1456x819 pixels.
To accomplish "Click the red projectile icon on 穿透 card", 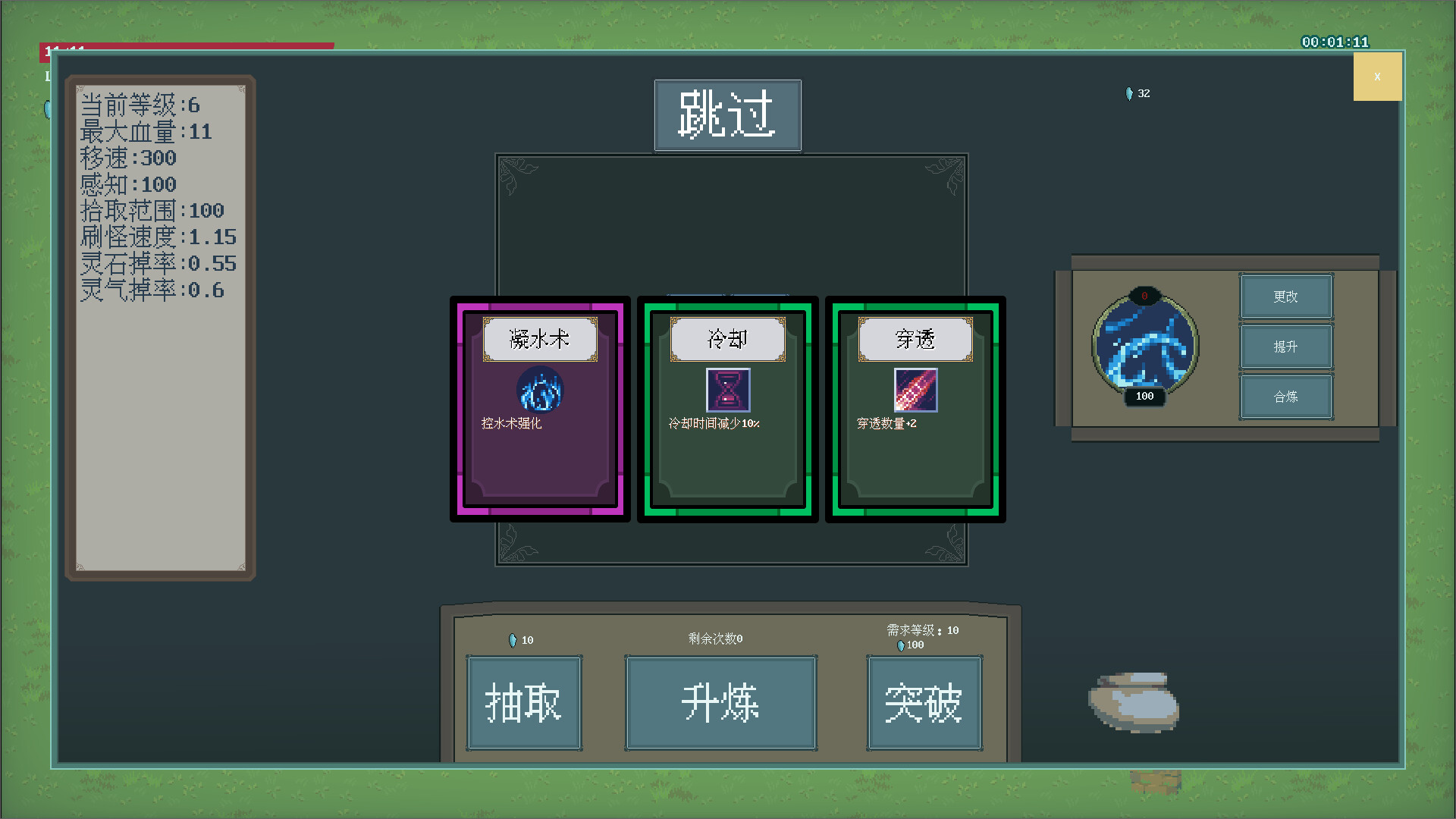I will (x=915, y=390).
